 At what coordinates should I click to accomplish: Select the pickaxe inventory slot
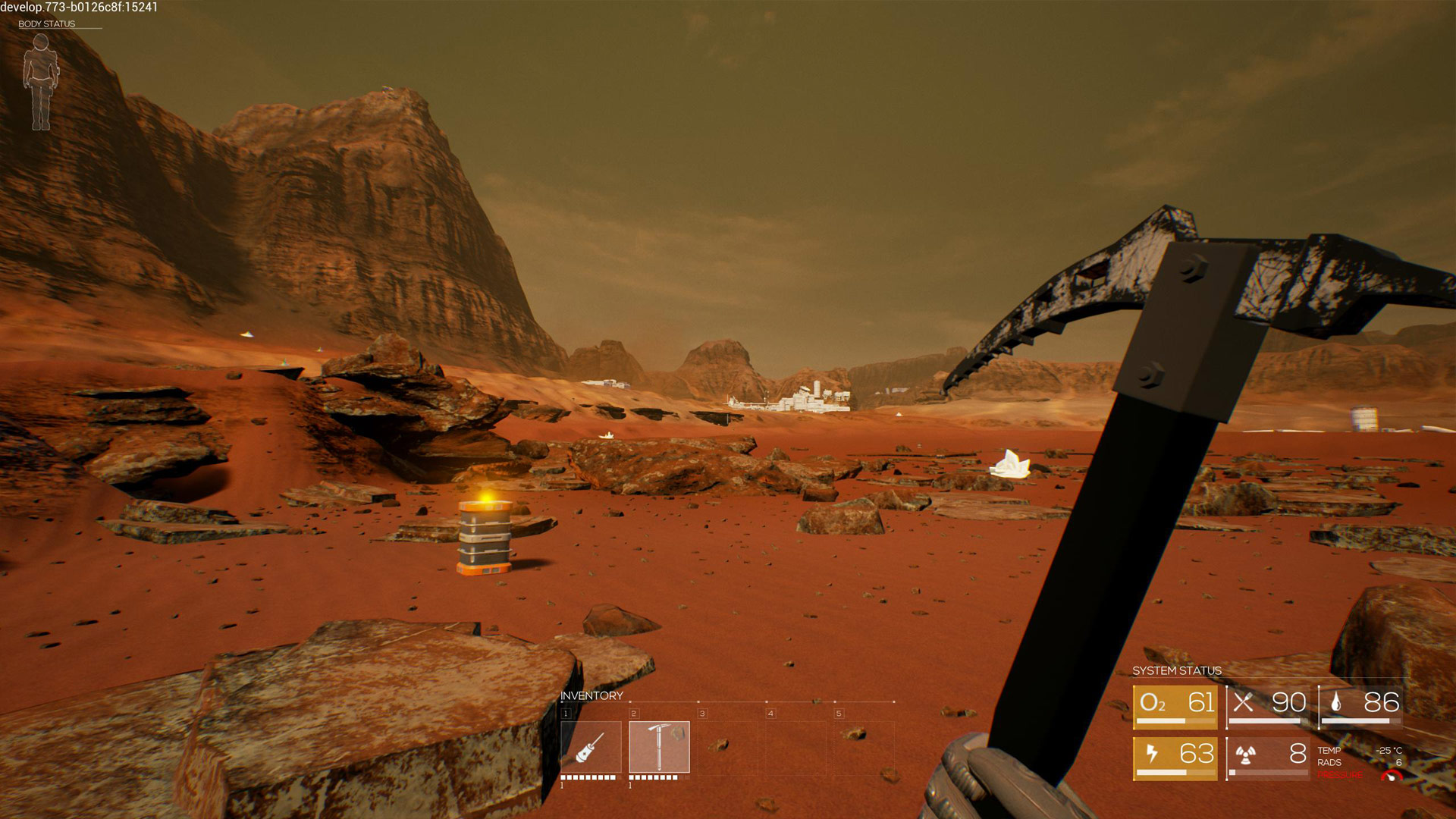tap(659, 747)
